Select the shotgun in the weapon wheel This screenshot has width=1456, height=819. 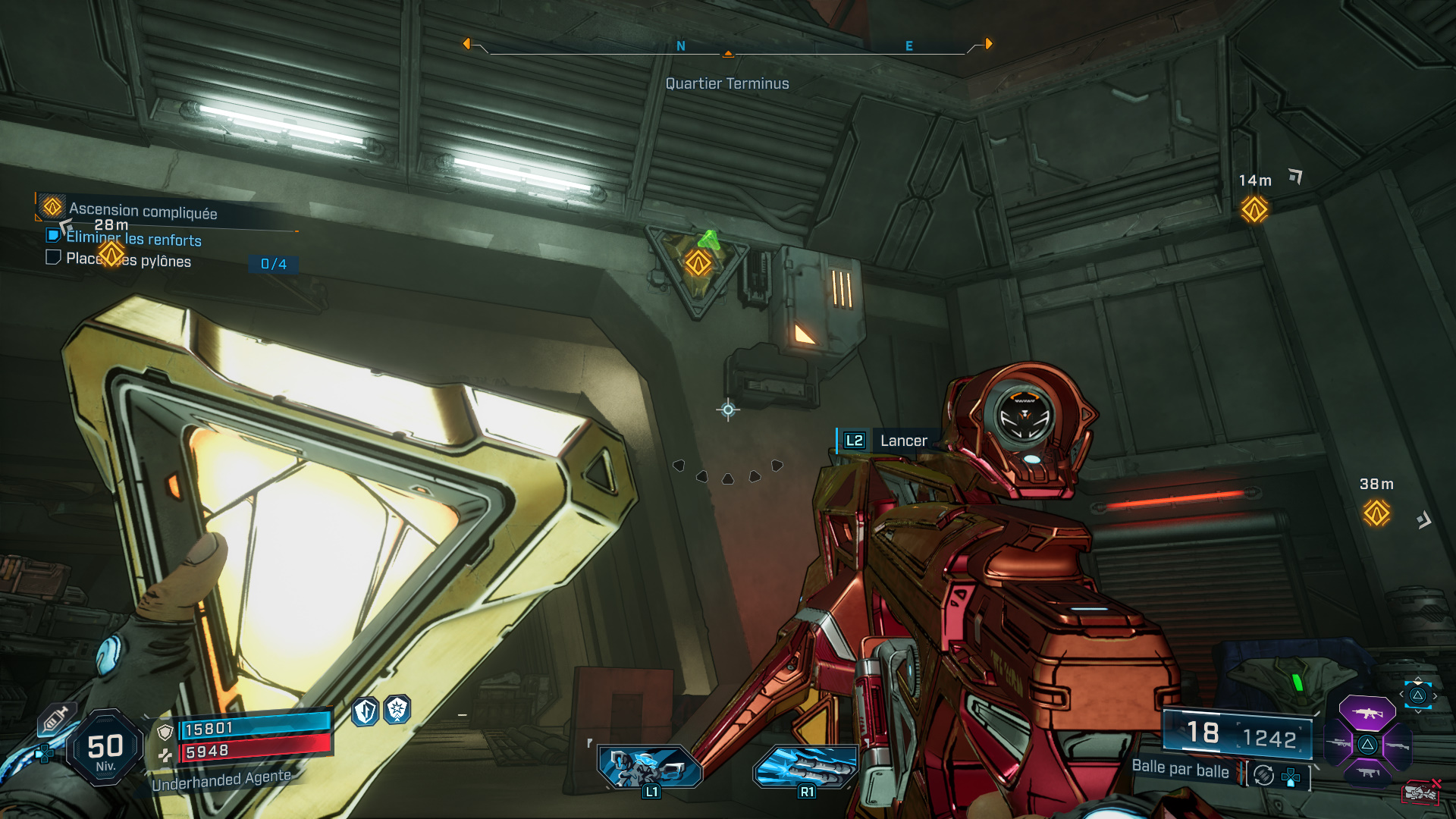[x=1398, y=745]
